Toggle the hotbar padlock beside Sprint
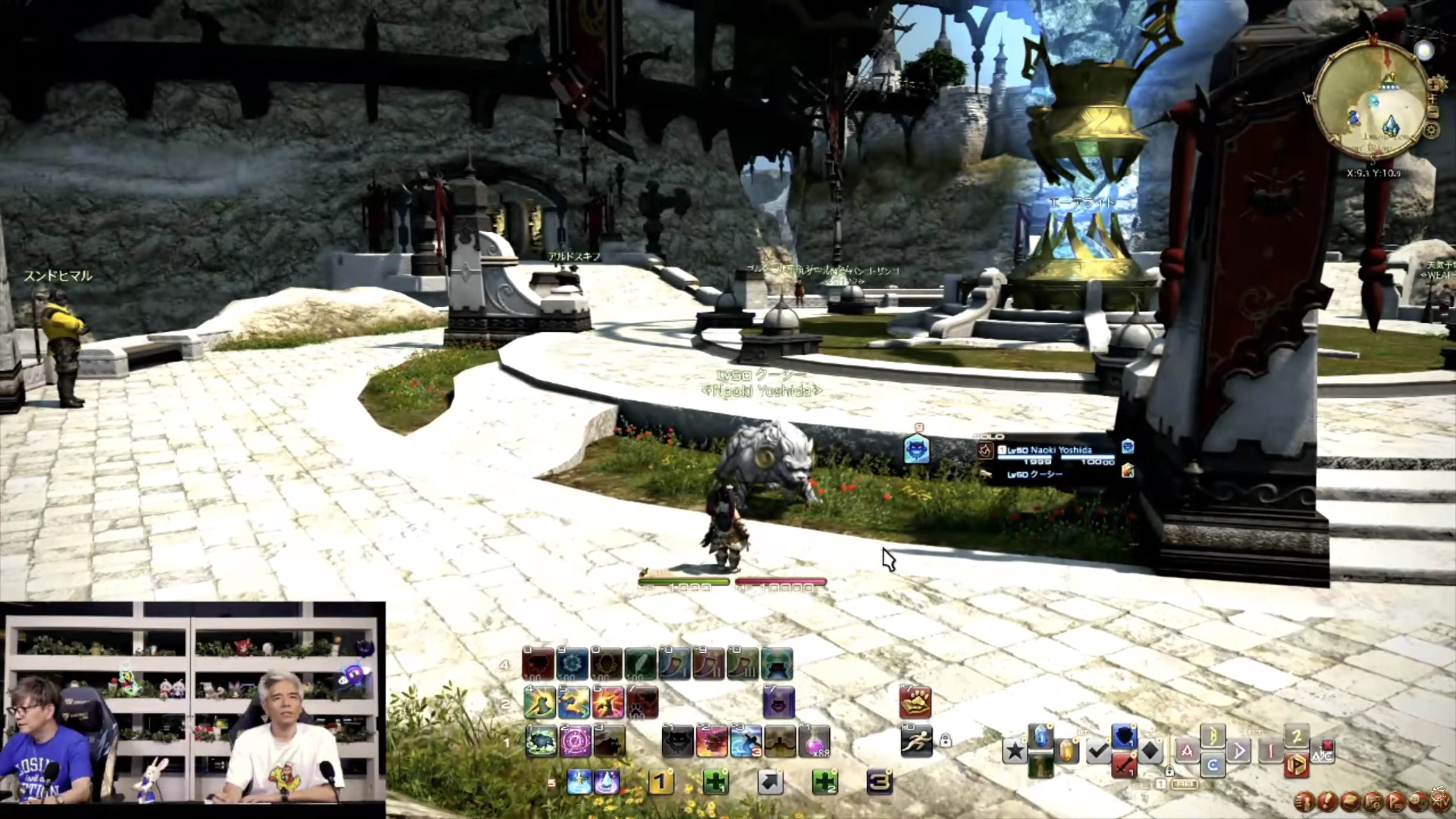Viewport: 1456px width, 819px height. click(945, 740)
